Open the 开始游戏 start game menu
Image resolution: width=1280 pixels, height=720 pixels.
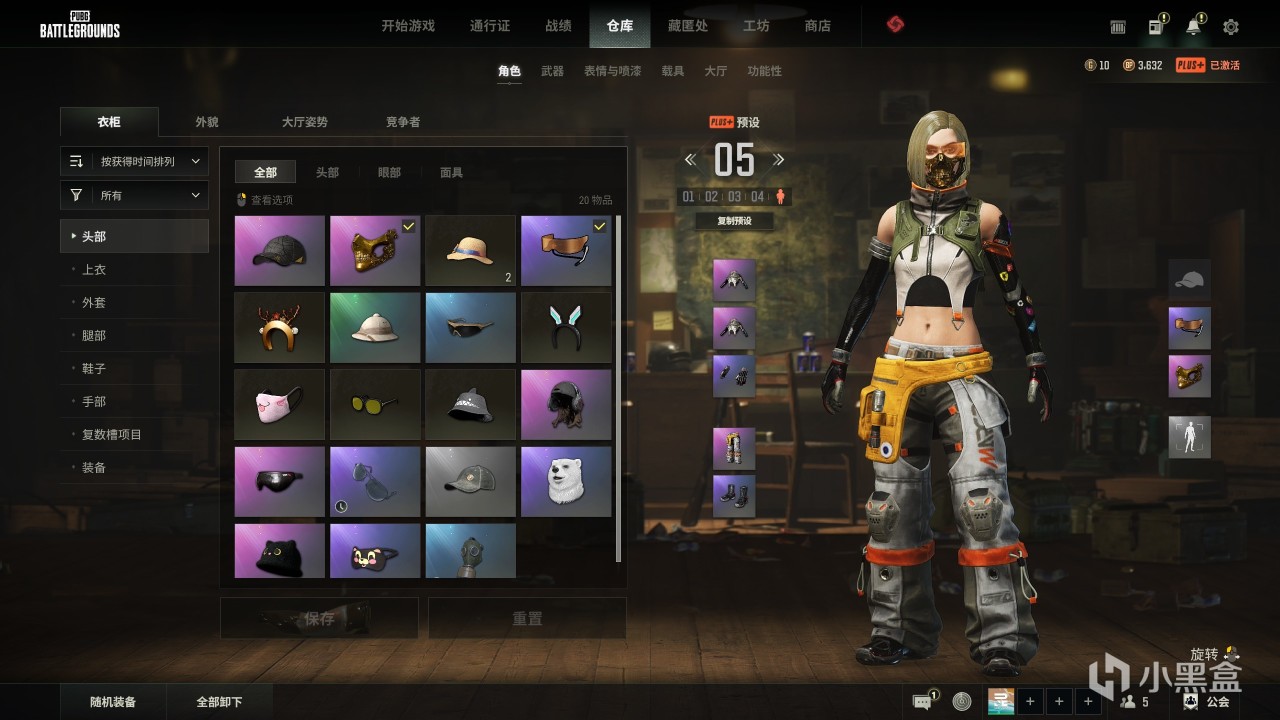pos(408,26)
